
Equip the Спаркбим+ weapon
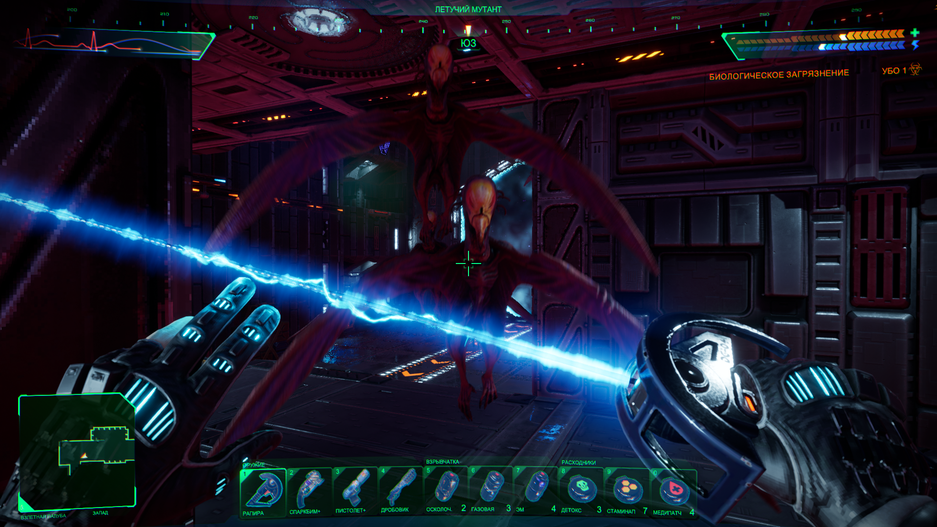(x=308, y=490)
